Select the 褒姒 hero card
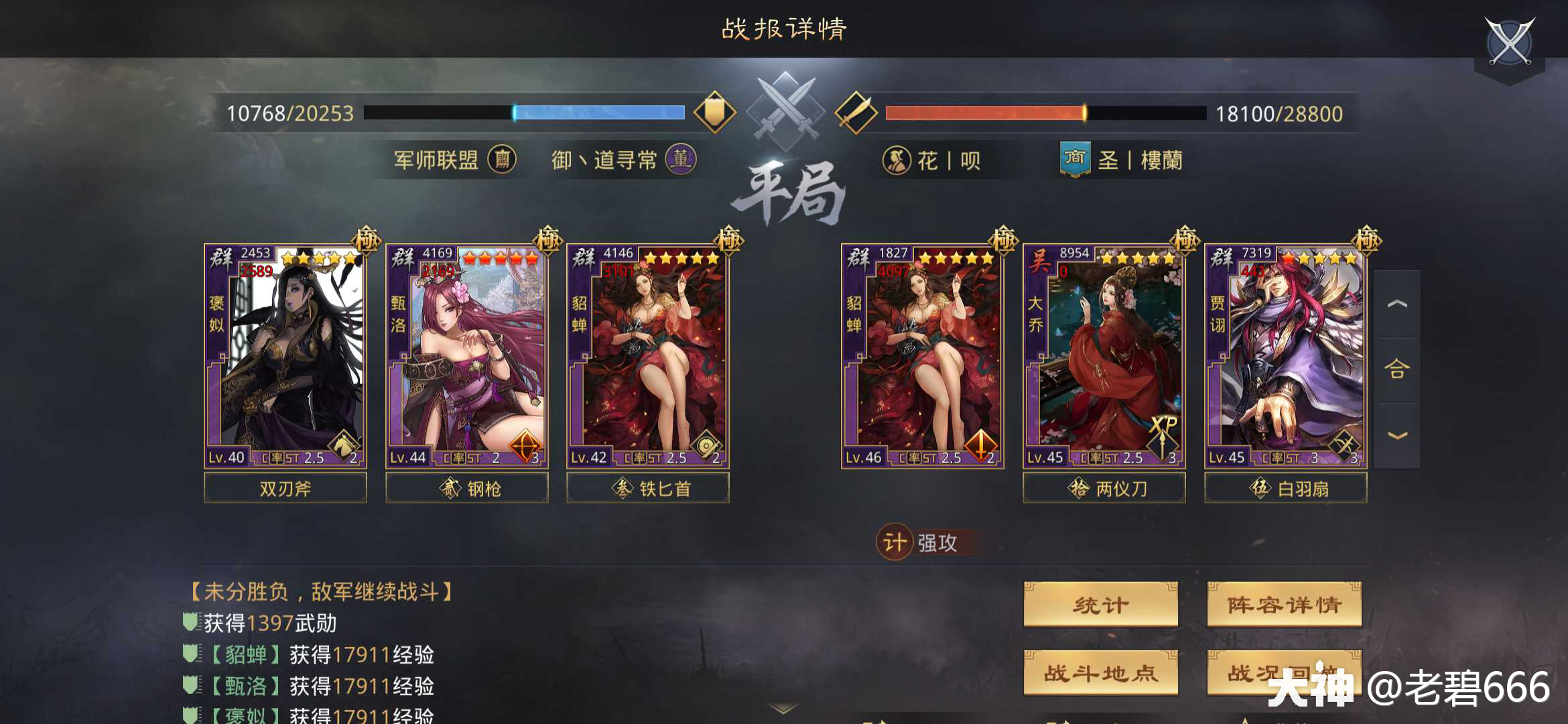 pos(285,349)
